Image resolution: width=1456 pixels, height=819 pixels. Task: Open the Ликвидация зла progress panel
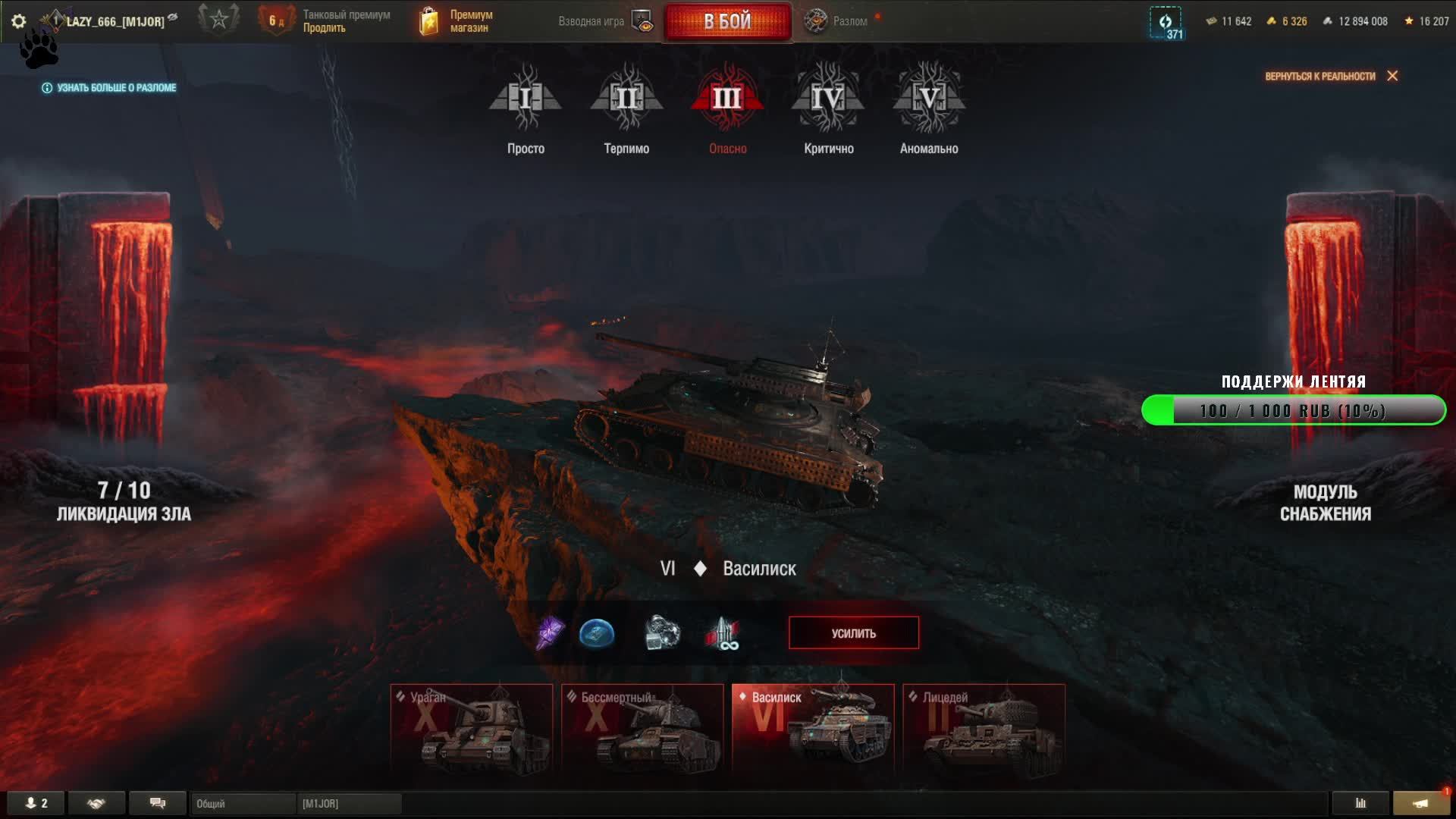[x=124, y=502]
